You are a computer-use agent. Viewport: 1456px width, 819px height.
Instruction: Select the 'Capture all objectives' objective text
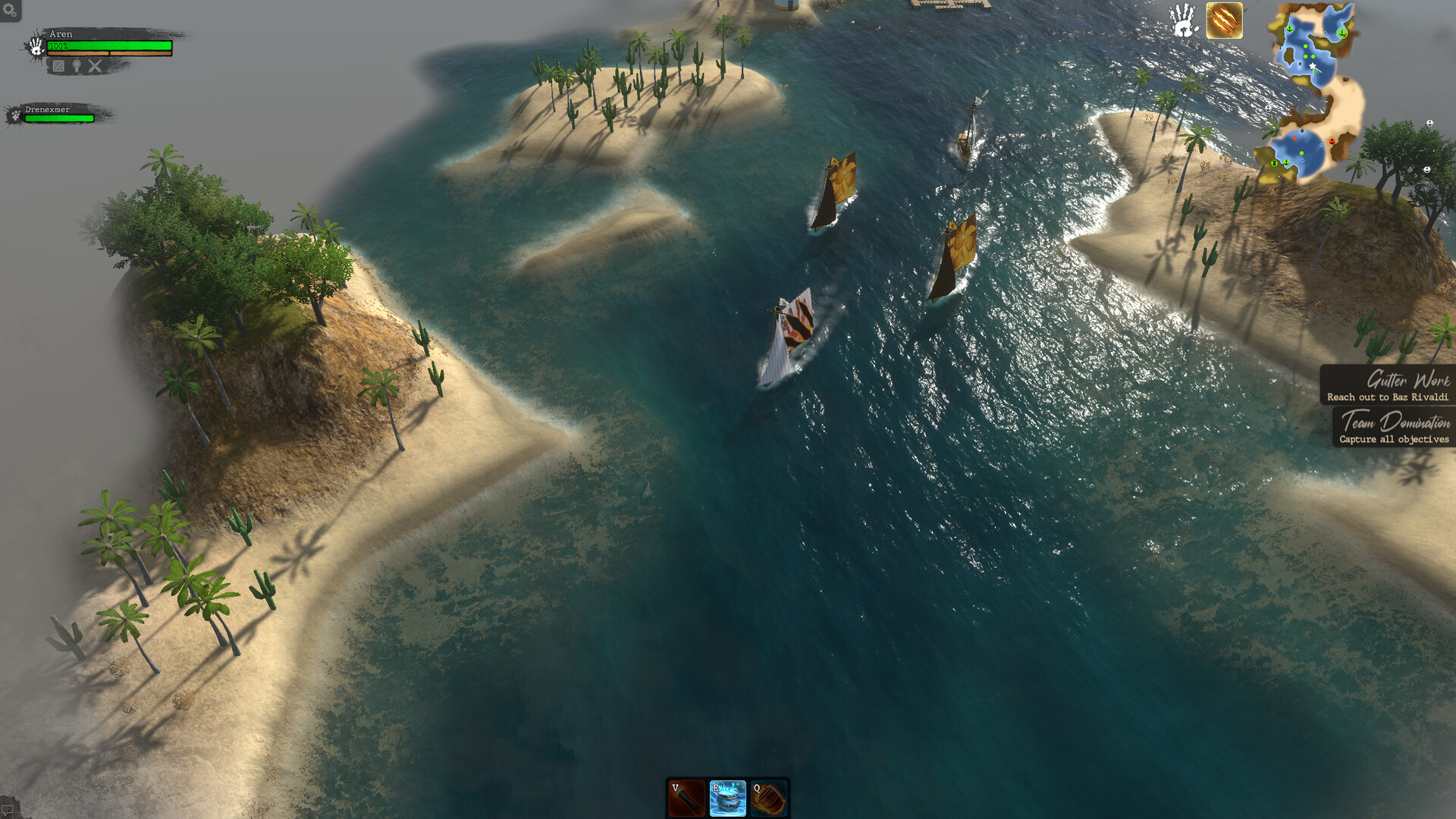coord(1395,438)
